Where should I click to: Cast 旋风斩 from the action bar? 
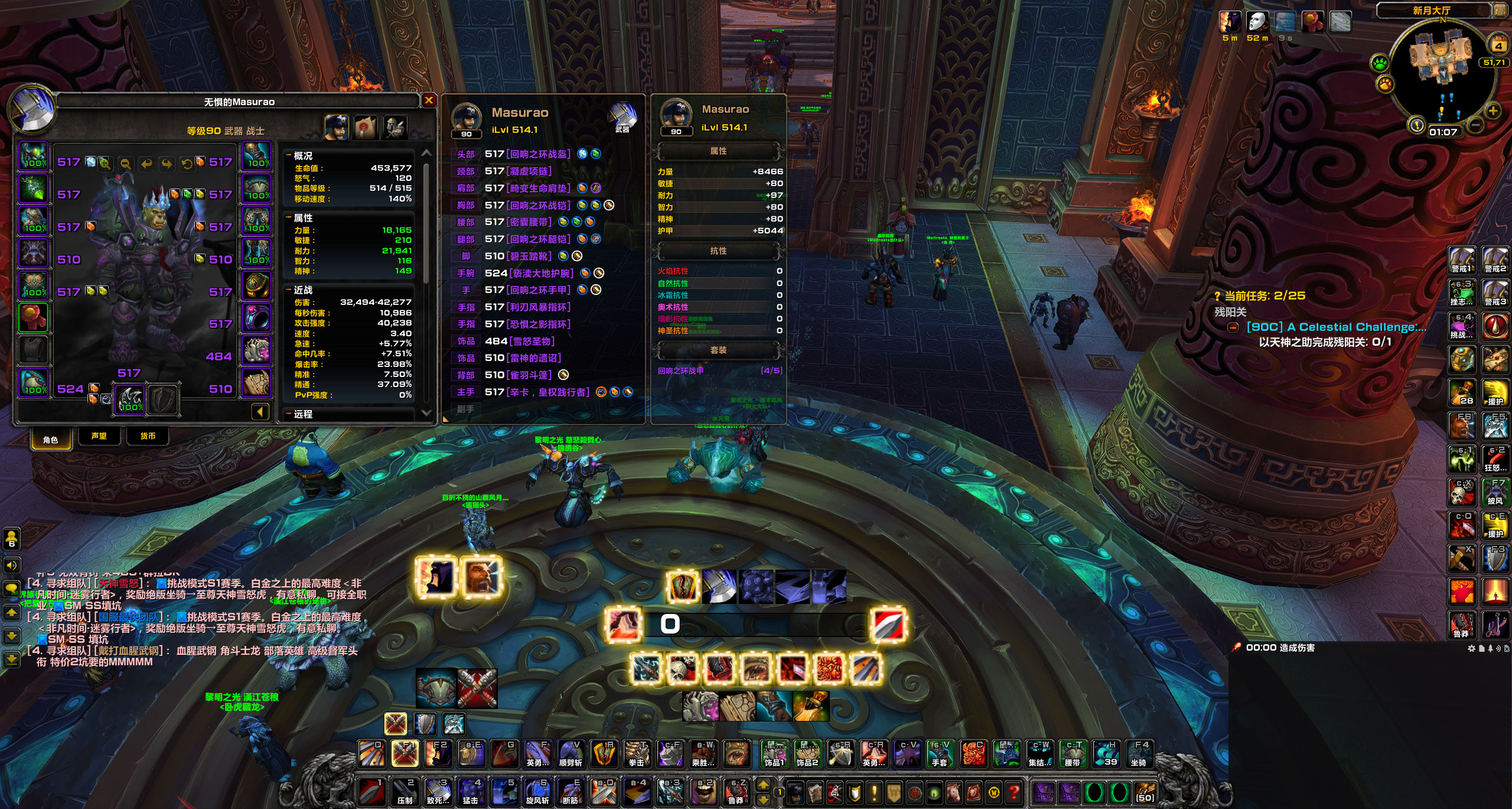click(537, 792)
